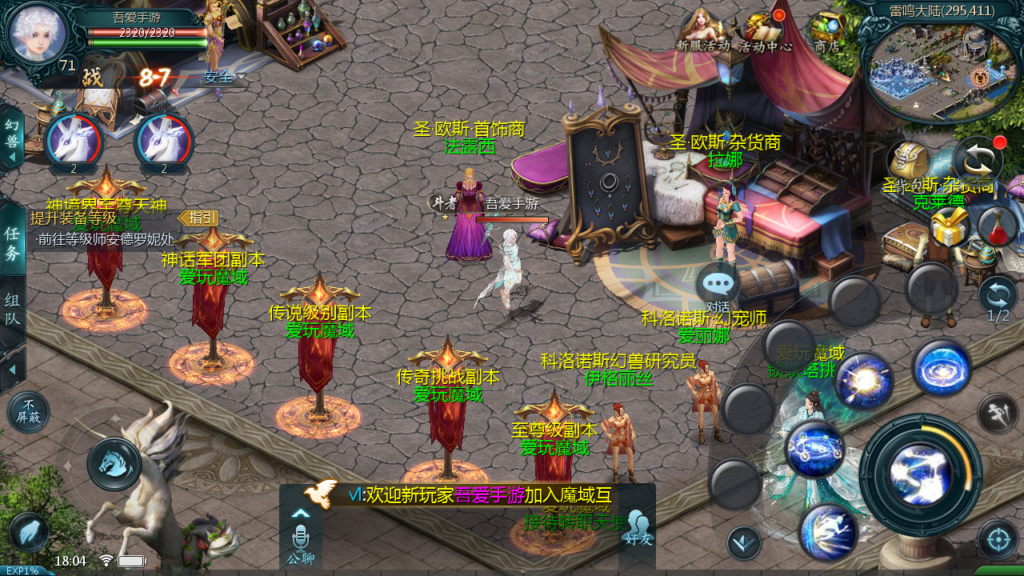Switch to the 组队 team tab
The height and width of the screenshot is (576, 1024).
pos(13,309)
